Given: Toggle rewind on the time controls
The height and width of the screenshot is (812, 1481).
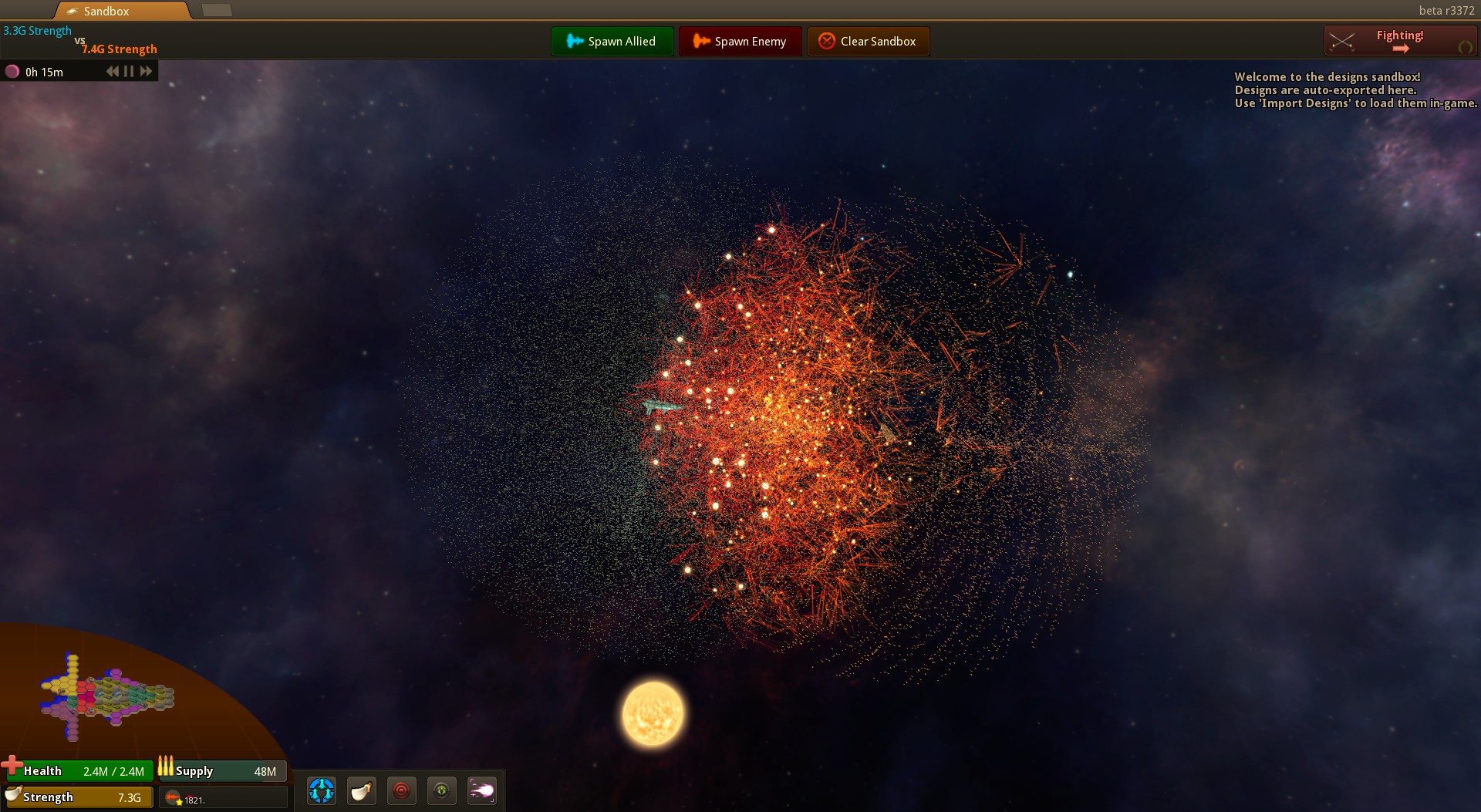Looking at the screenshot, I should [x=111, y=70].
